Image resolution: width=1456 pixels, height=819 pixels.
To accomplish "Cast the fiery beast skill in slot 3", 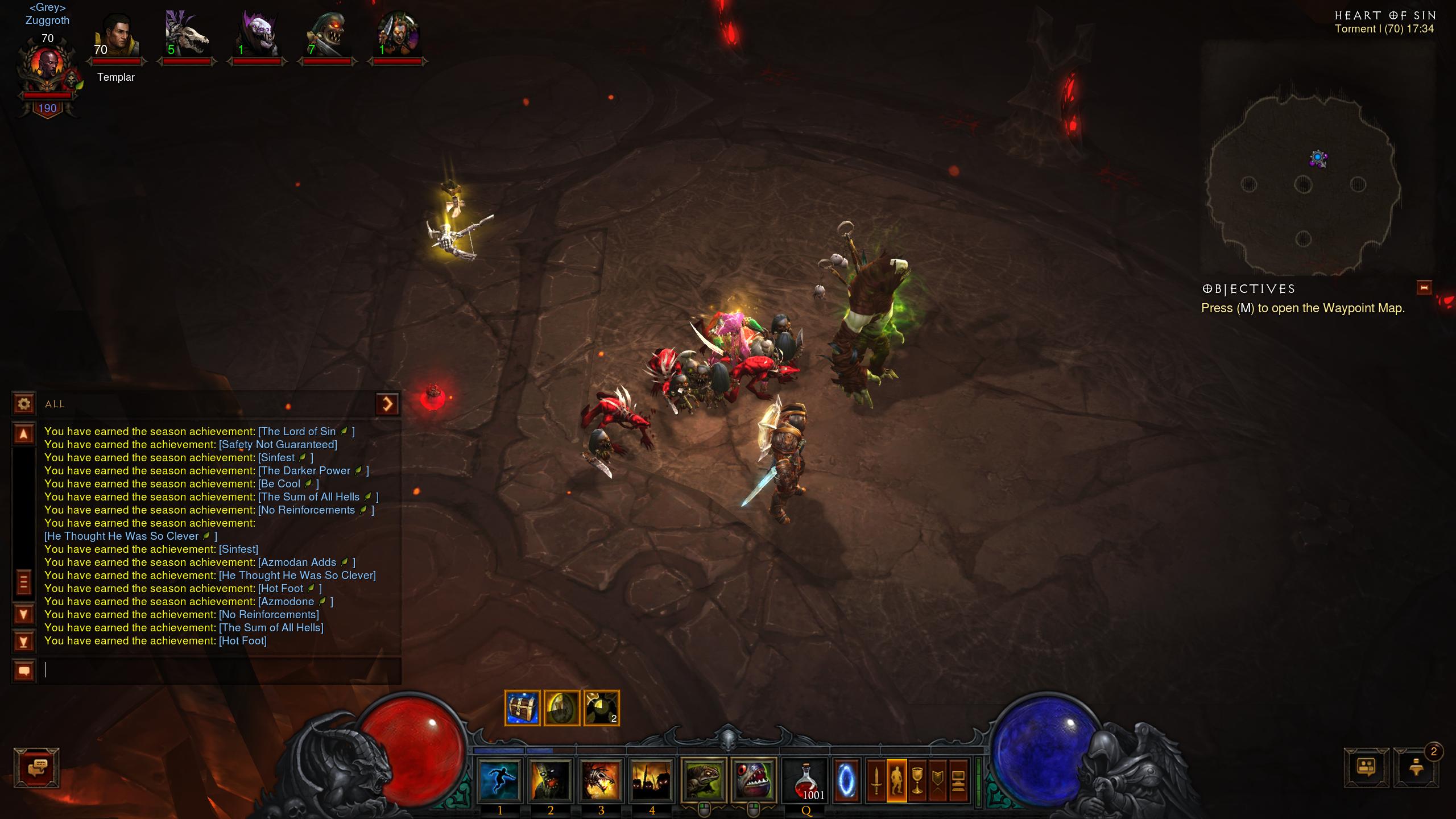I will [x=601, y=780].
